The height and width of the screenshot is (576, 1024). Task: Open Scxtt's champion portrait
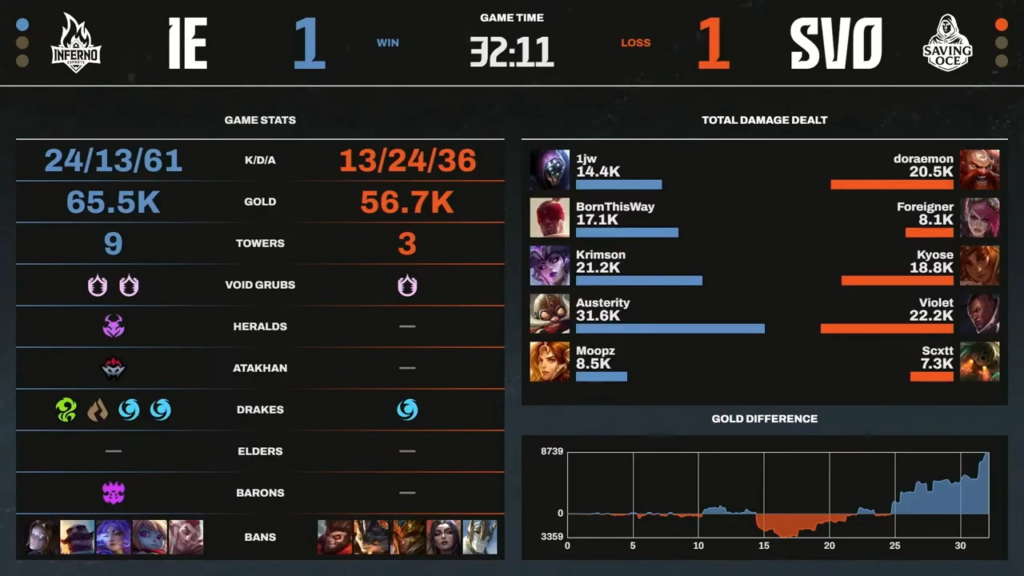click(979, 361)
